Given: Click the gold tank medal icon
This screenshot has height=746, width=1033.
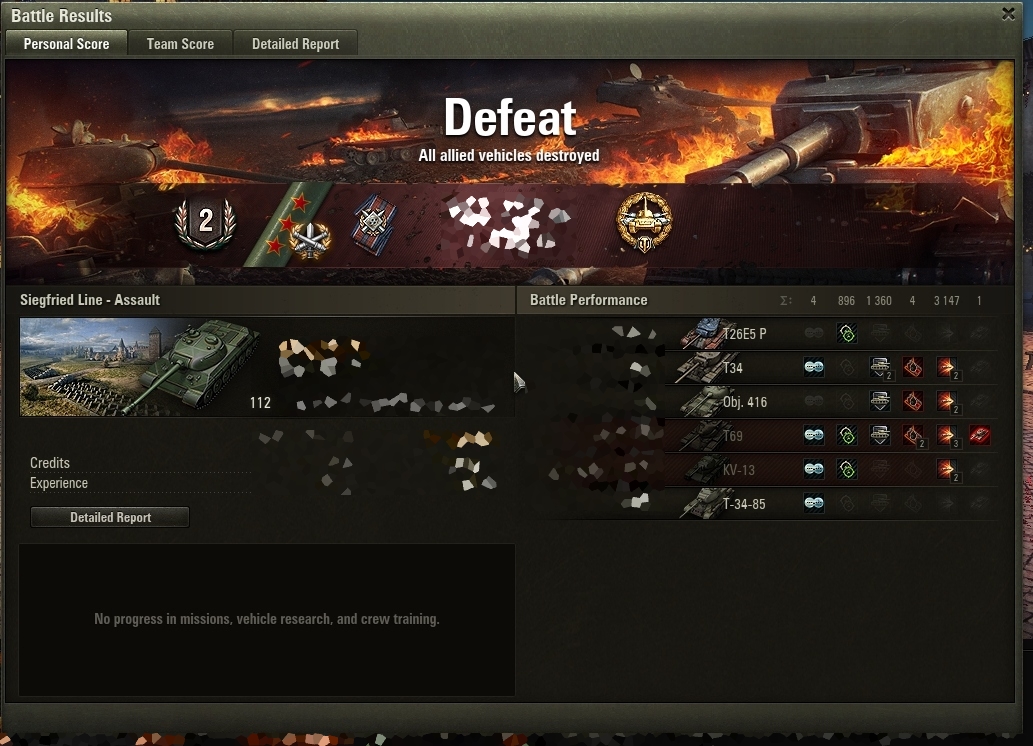Looking at the screenshot, I should coord(643,222).
